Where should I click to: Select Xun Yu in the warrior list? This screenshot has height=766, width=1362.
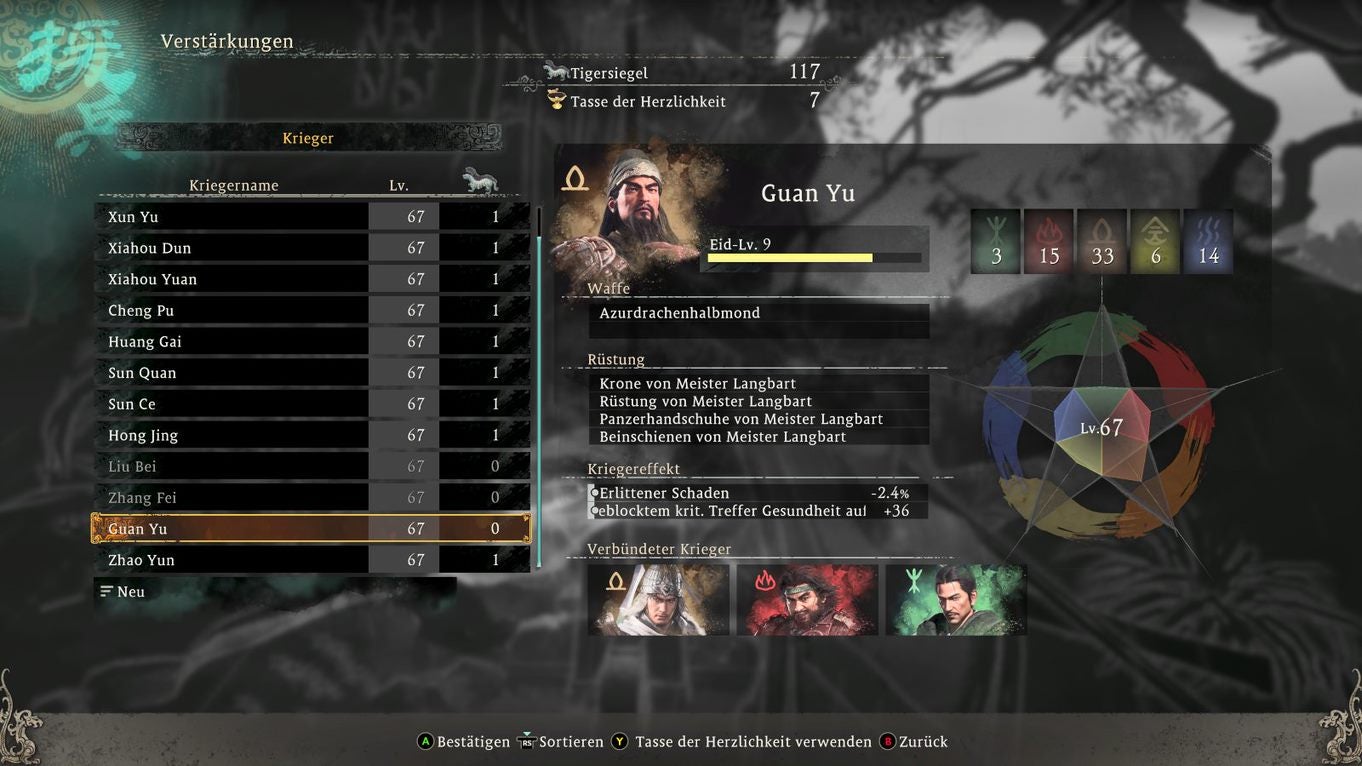pyautogui.click(x=312, y=217)
